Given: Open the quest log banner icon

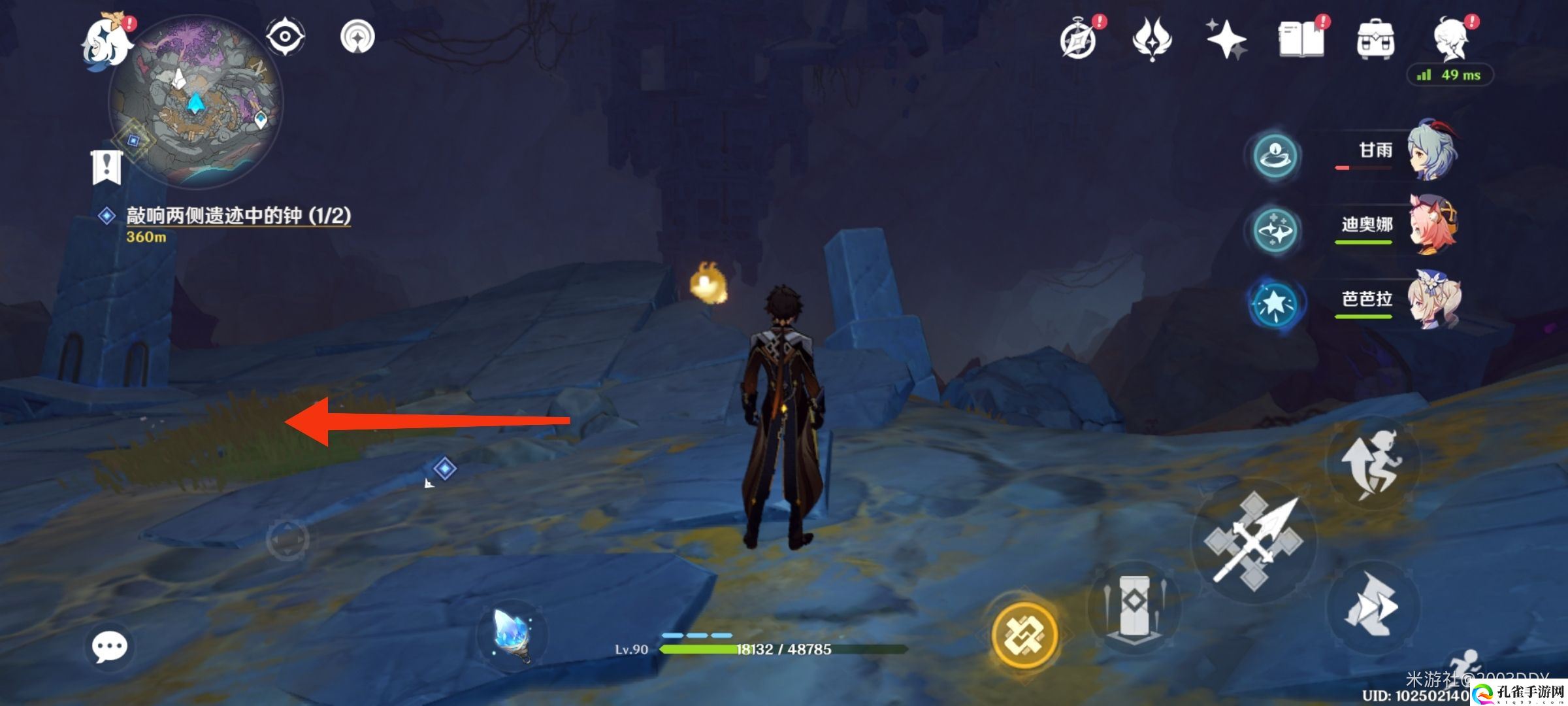Looking at the screenshot, I should pyautogui.click(x=106, y=167).
